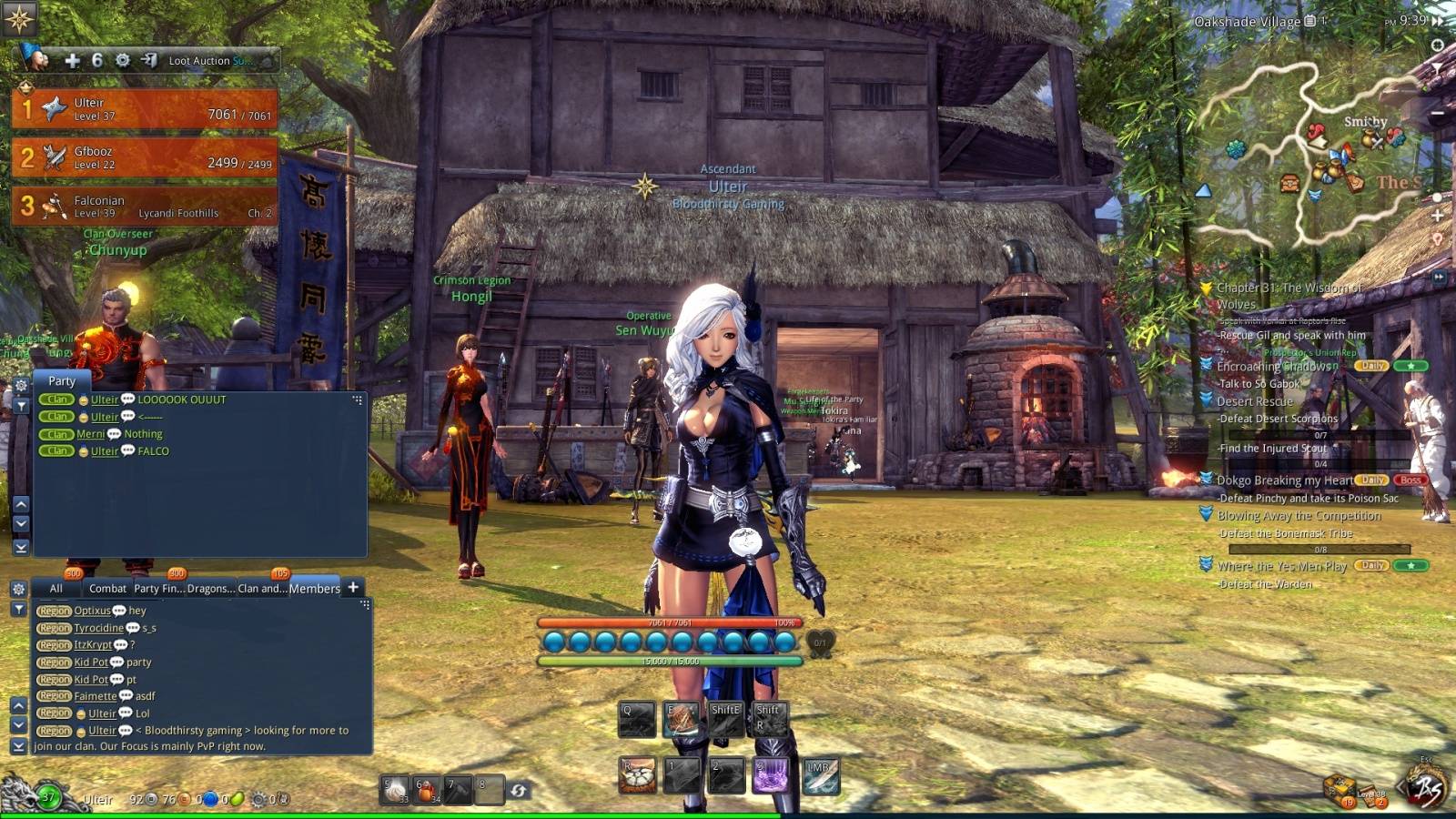
Task: Zoom in the minimap with plus button
Action: [x=1438, y=217]
